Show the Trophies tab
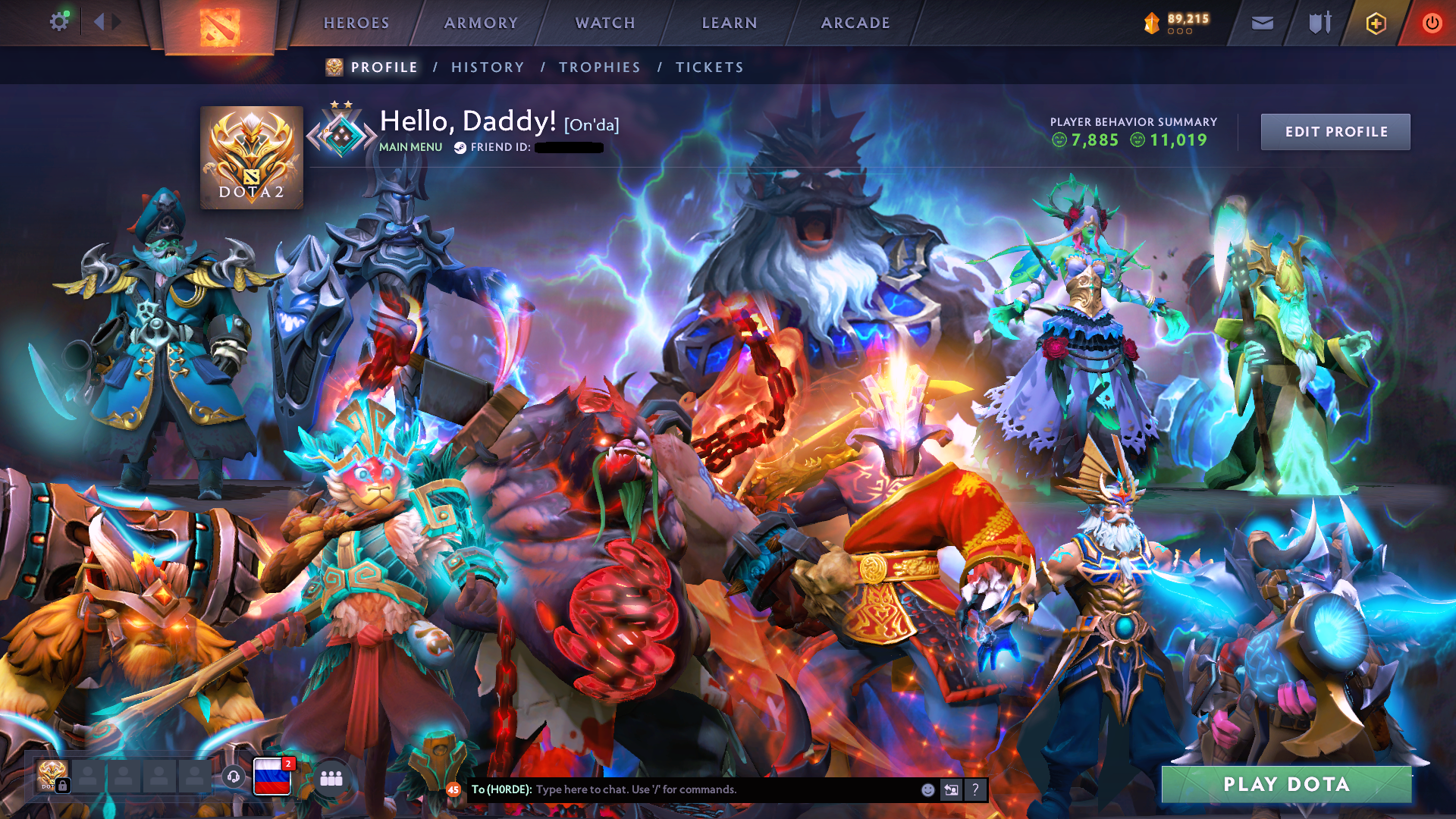 click(600, 67)
